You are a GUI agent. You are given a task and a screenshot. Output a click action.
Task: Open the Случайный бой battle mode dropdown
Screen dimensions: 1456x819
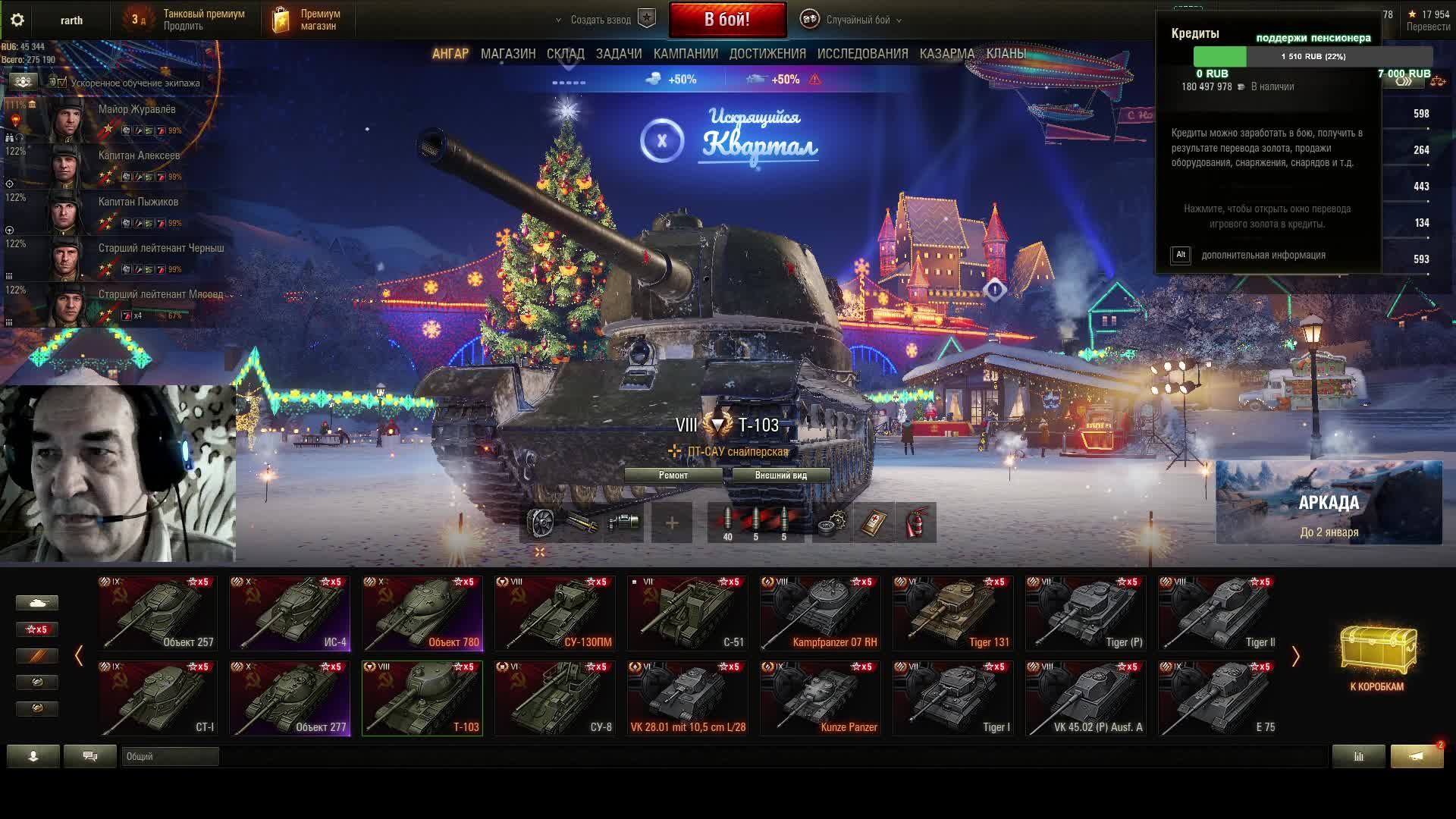tap(858, 20)
